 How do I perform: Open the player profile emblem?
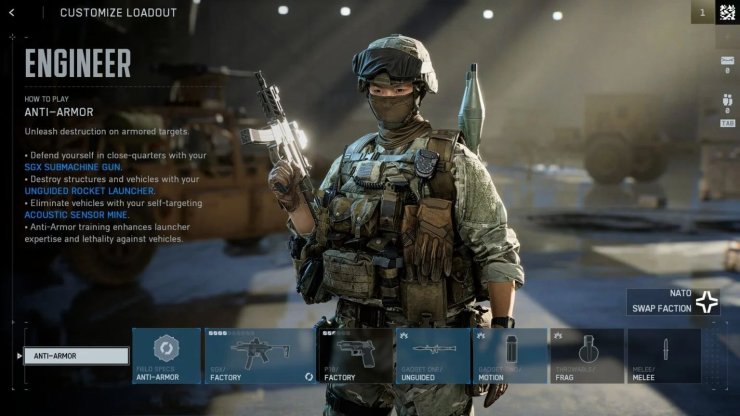[x=727, y=12]
